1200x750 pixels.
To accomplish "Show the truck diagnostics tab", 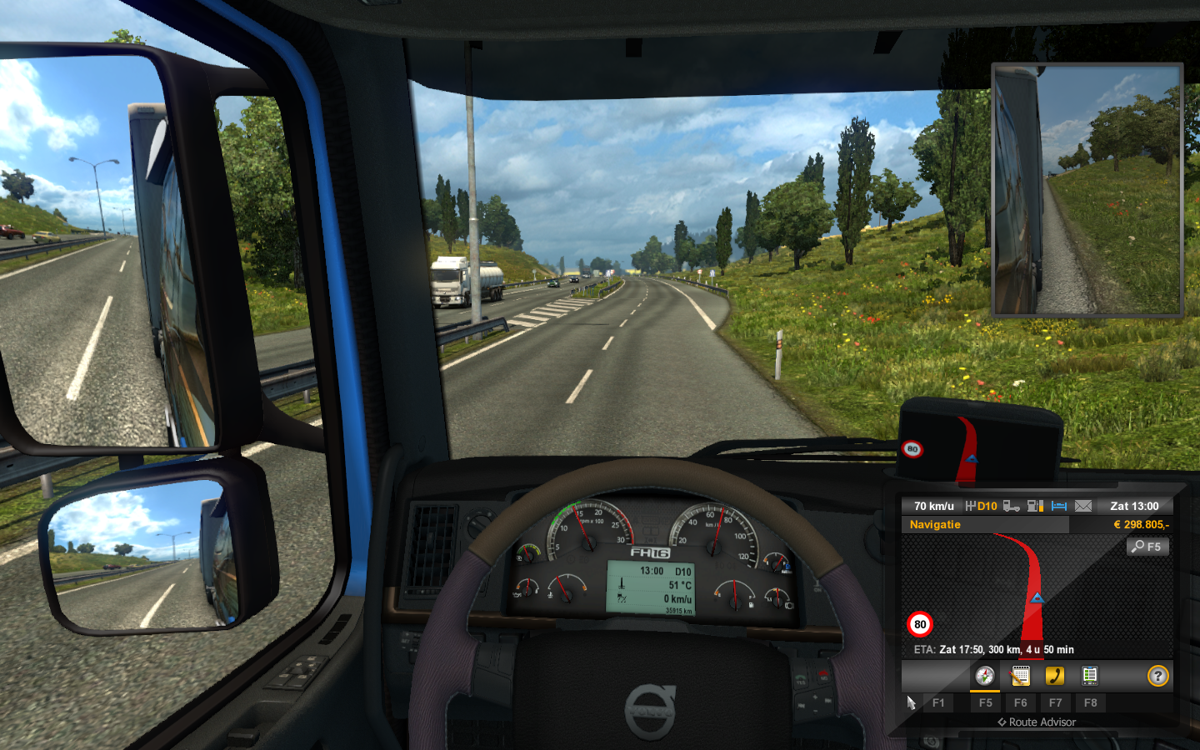I will click(x=1089, y=676).
